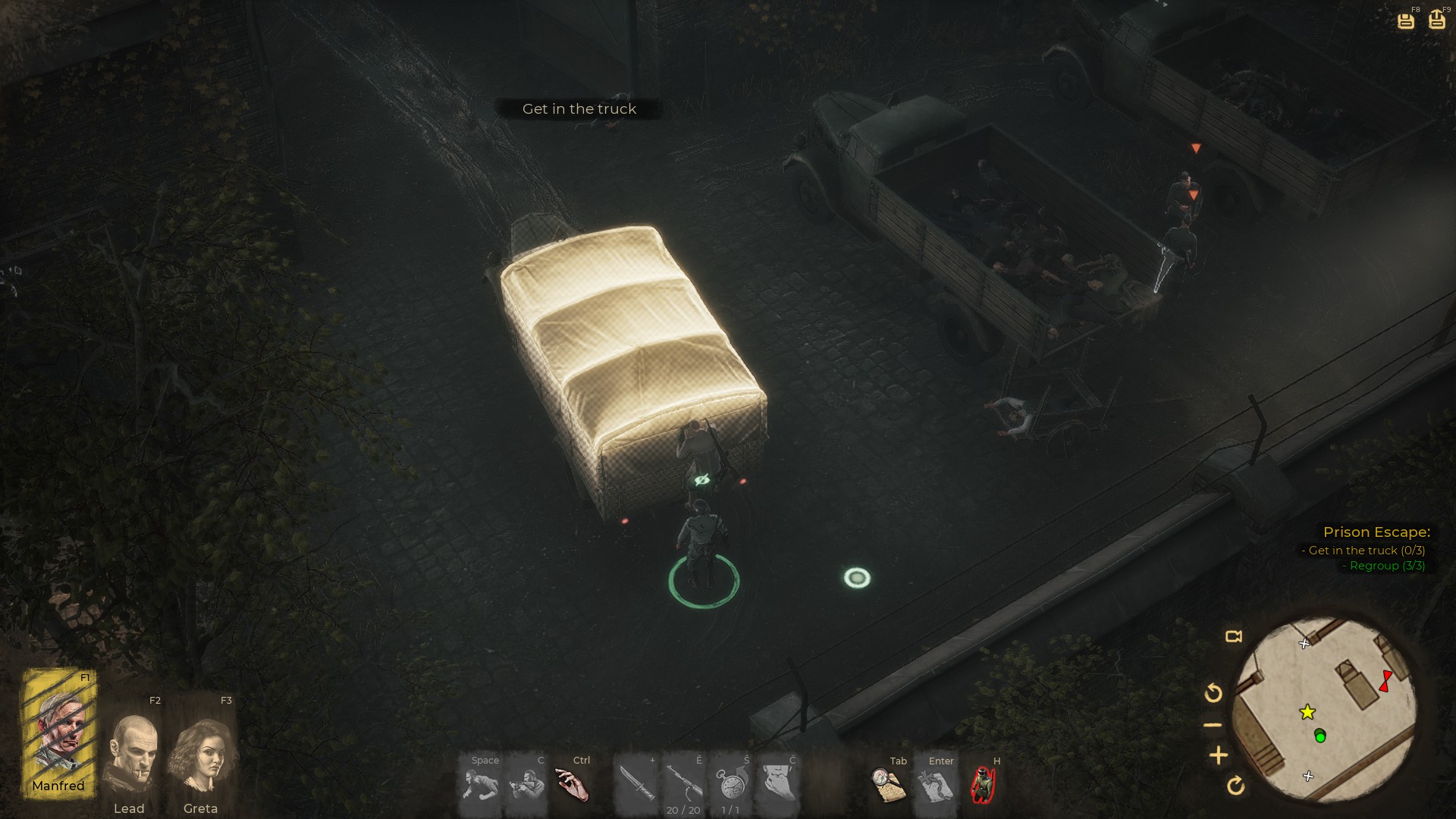Open the mission objectives document icon
The image size is (1456, 819).
[936, 785]
